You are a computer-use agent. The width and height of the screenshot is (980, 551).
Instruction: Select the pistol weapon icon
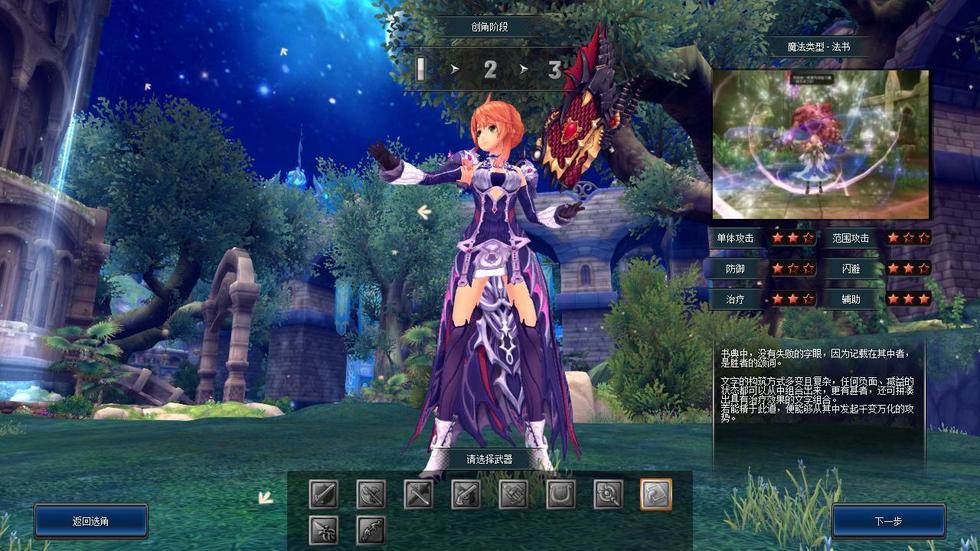[466, 494]
